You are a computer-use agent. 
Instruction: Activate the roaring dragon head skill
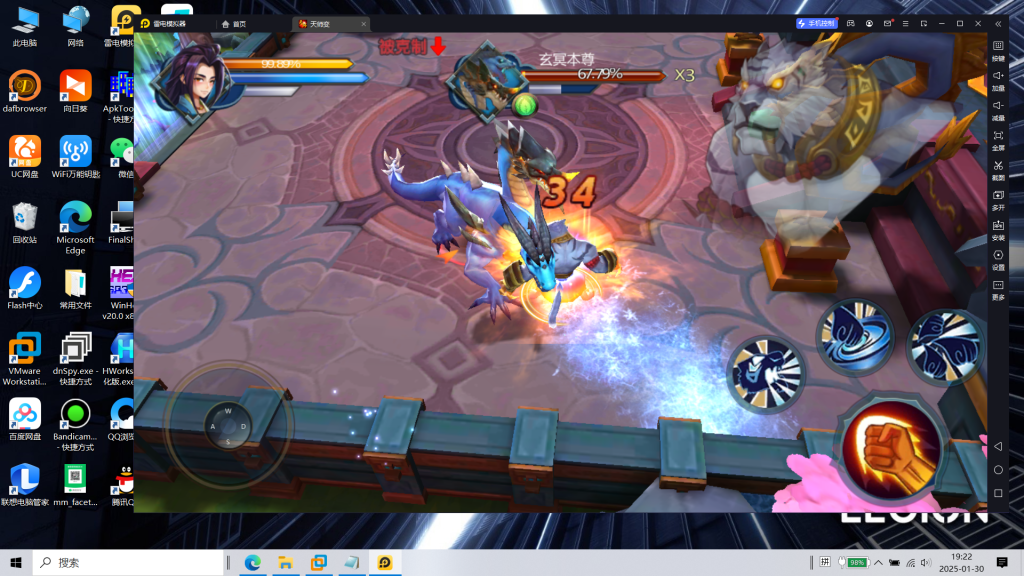point(765,374)
